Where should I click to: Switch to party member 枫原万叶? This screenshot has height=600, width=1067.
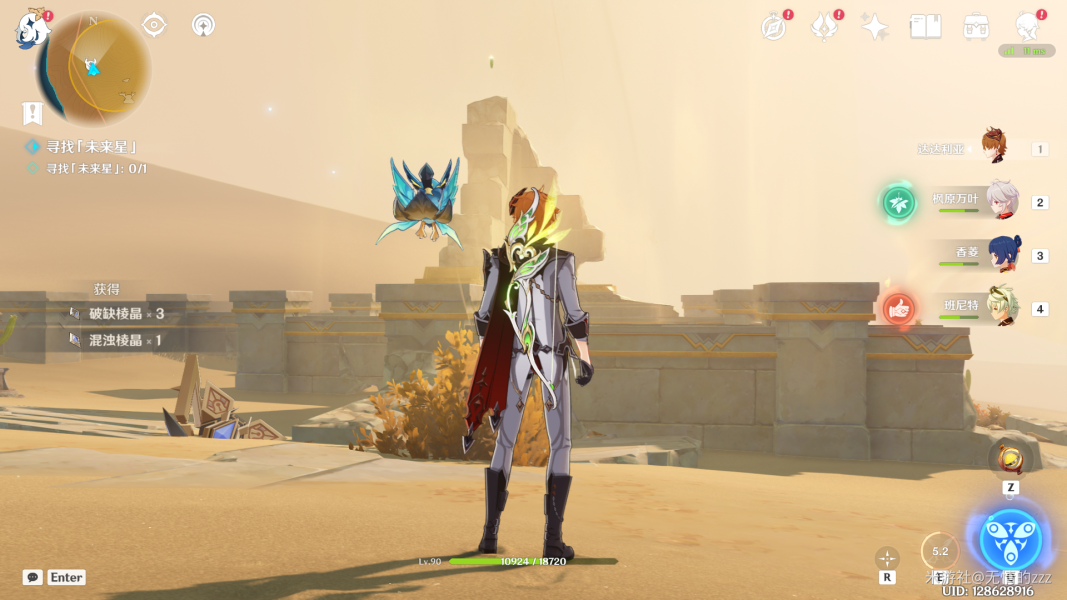[1001, 201]
